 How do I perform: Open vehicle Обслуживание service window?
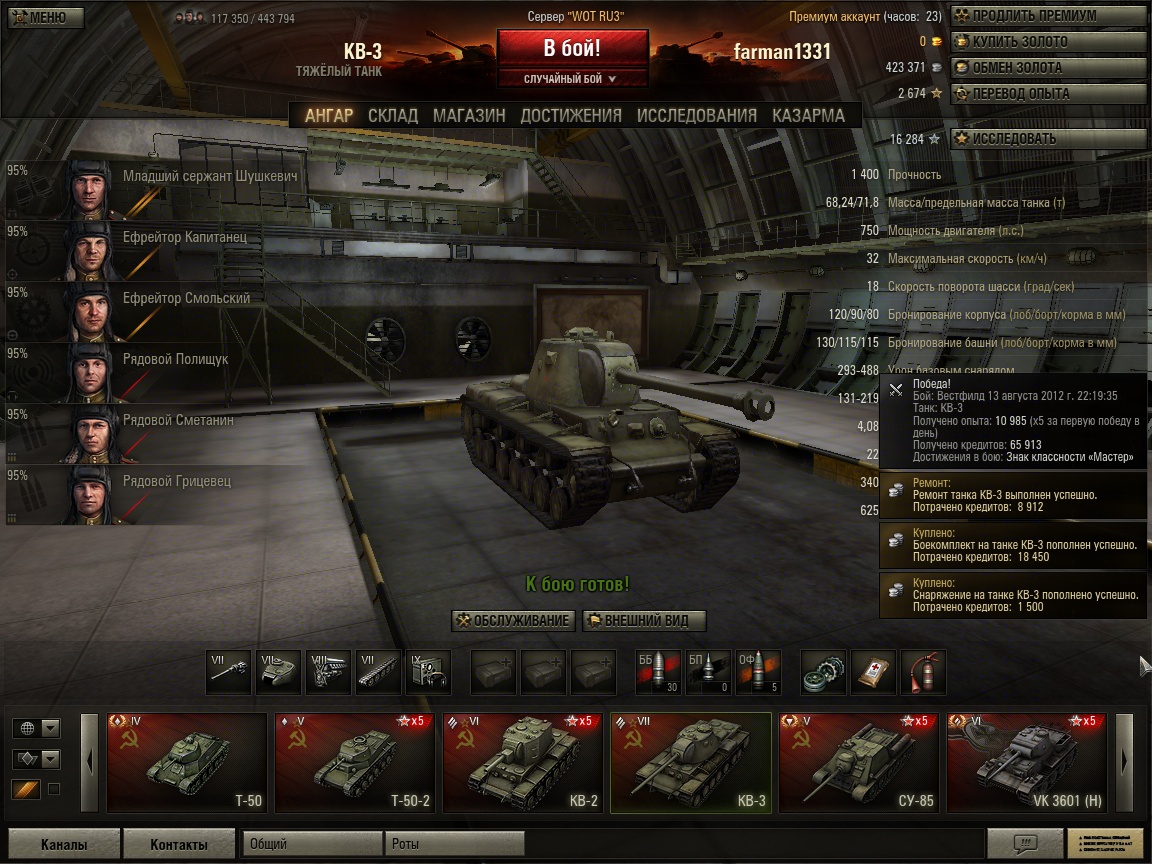513,620
